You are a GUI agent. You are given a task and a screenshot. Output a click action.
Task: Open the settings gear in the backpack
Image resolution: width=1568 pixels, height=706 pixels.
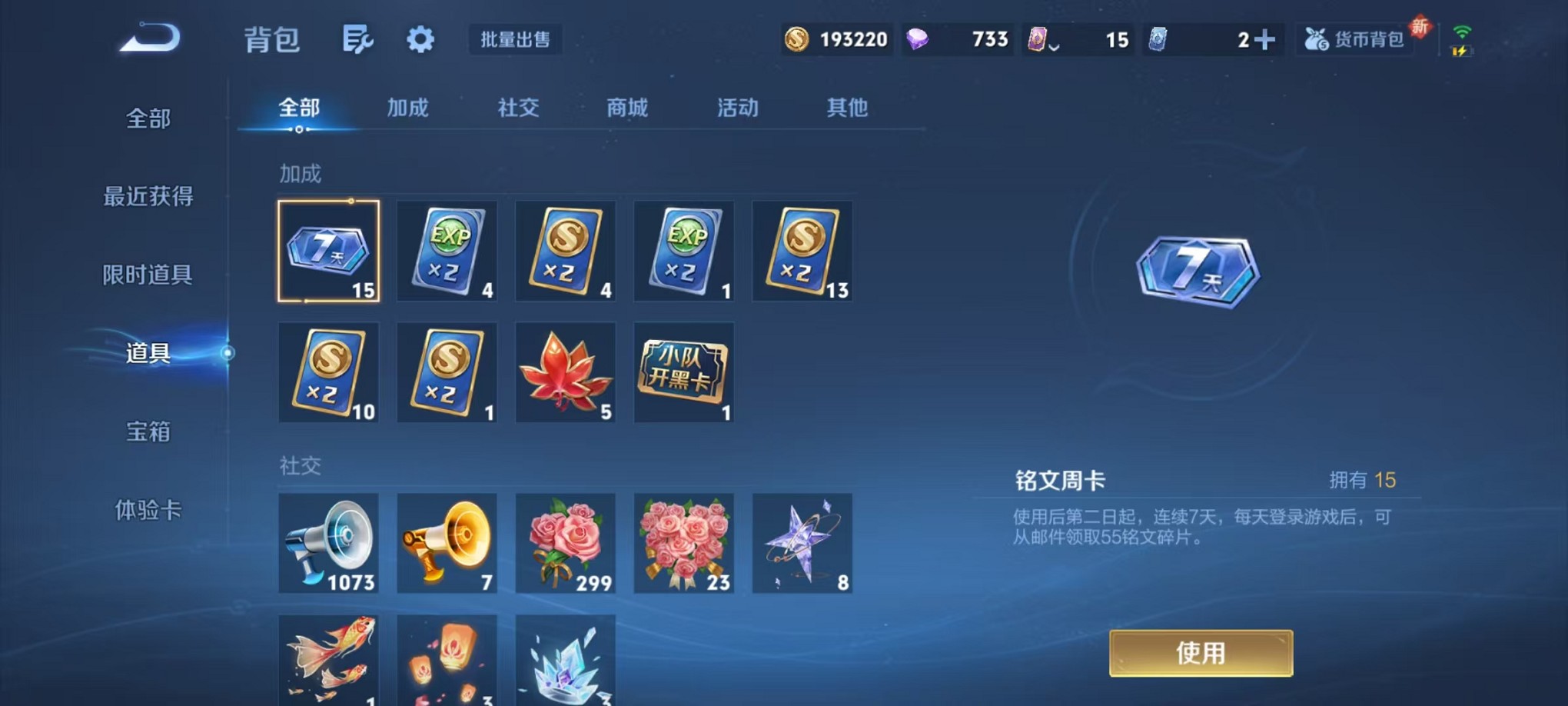pyautogui.click(x=420, y=38)
